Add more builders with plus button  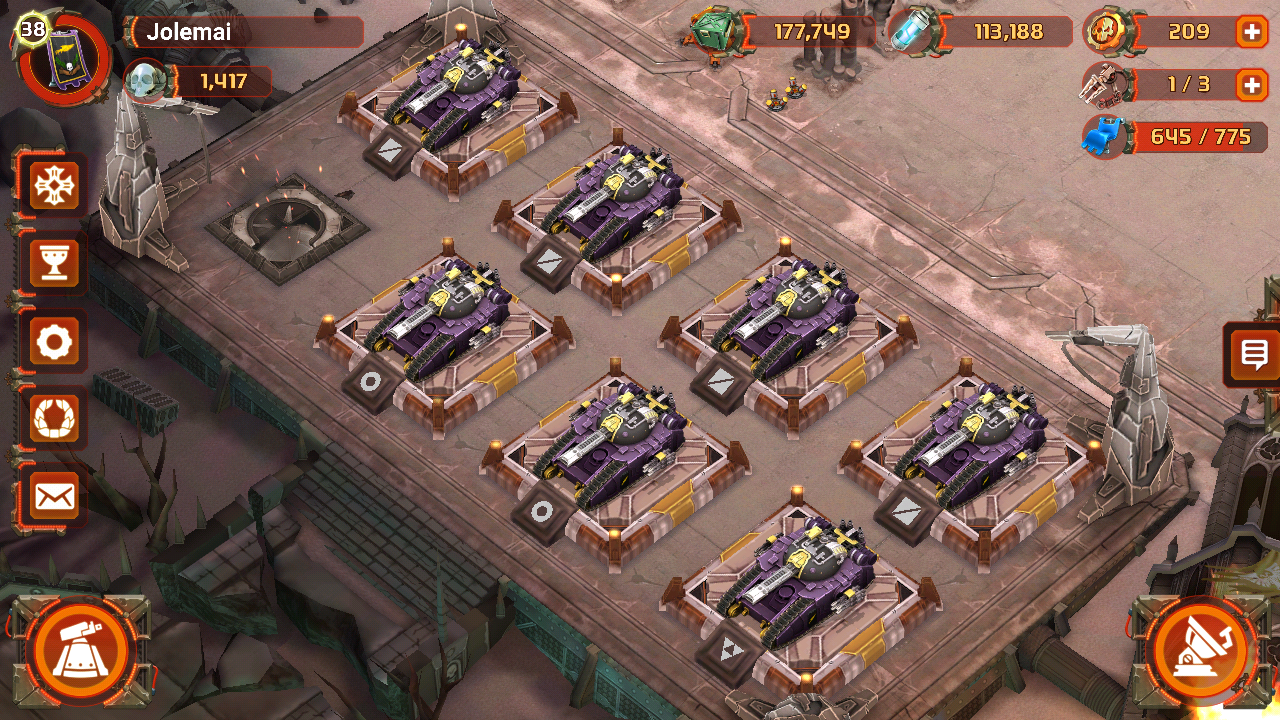click(1252, 85)
